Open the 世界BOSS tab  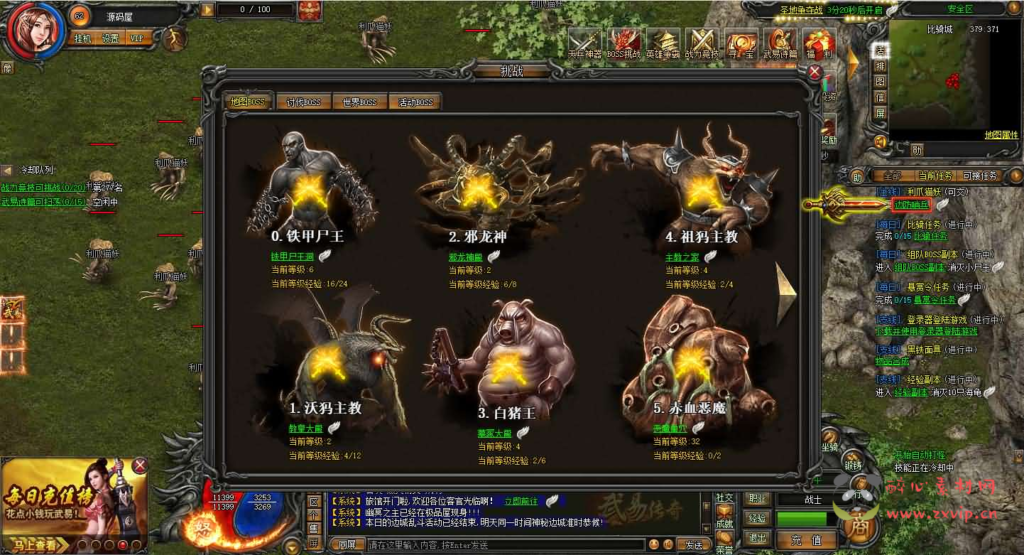tap(358, 101)
